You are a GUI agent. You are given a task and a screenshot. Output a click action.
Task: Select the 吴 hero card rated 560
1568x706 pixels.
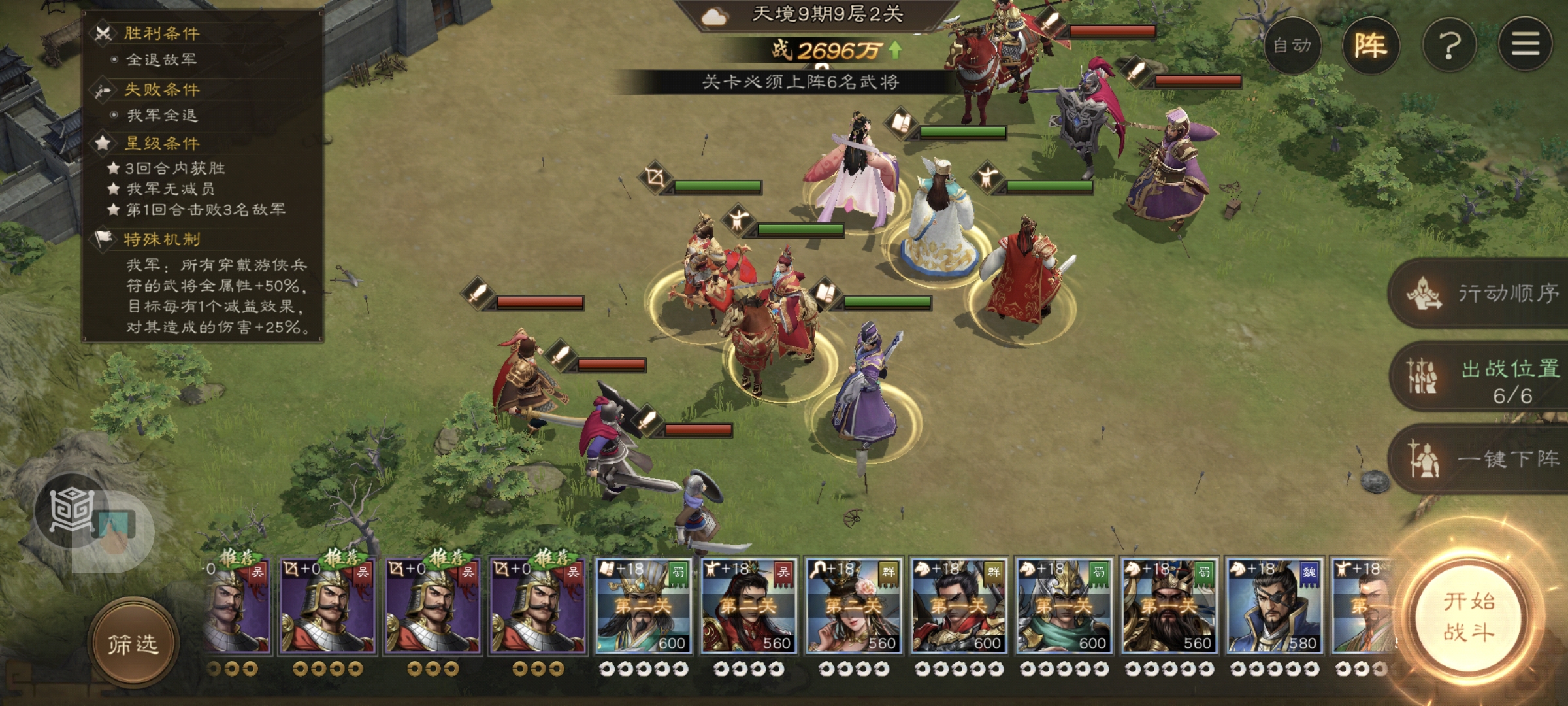pyautogui.click(x=749, y=606)
